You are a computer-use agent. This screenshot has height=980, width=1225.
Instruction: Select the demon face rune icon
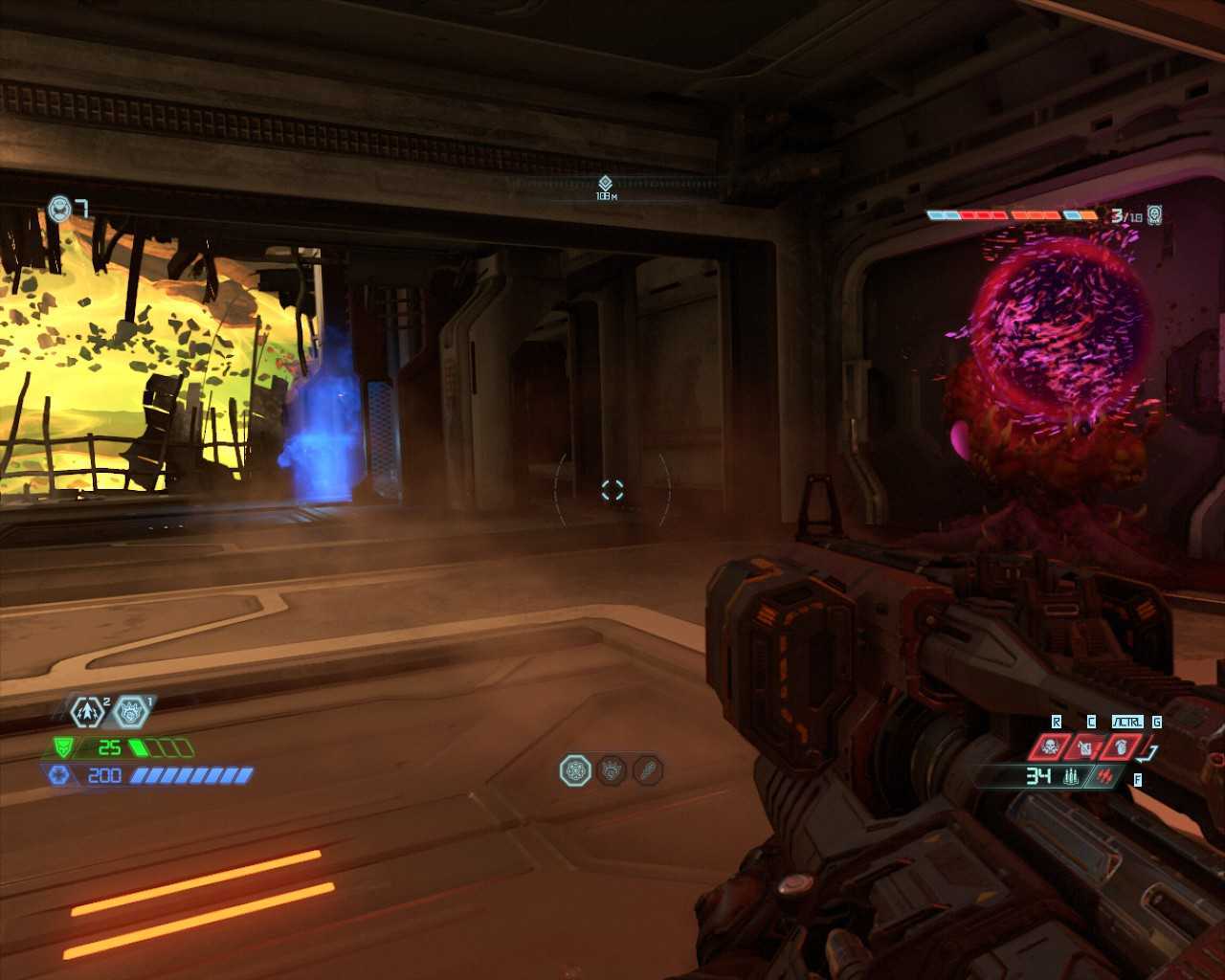pyautogui.click(x=131, y=712)
